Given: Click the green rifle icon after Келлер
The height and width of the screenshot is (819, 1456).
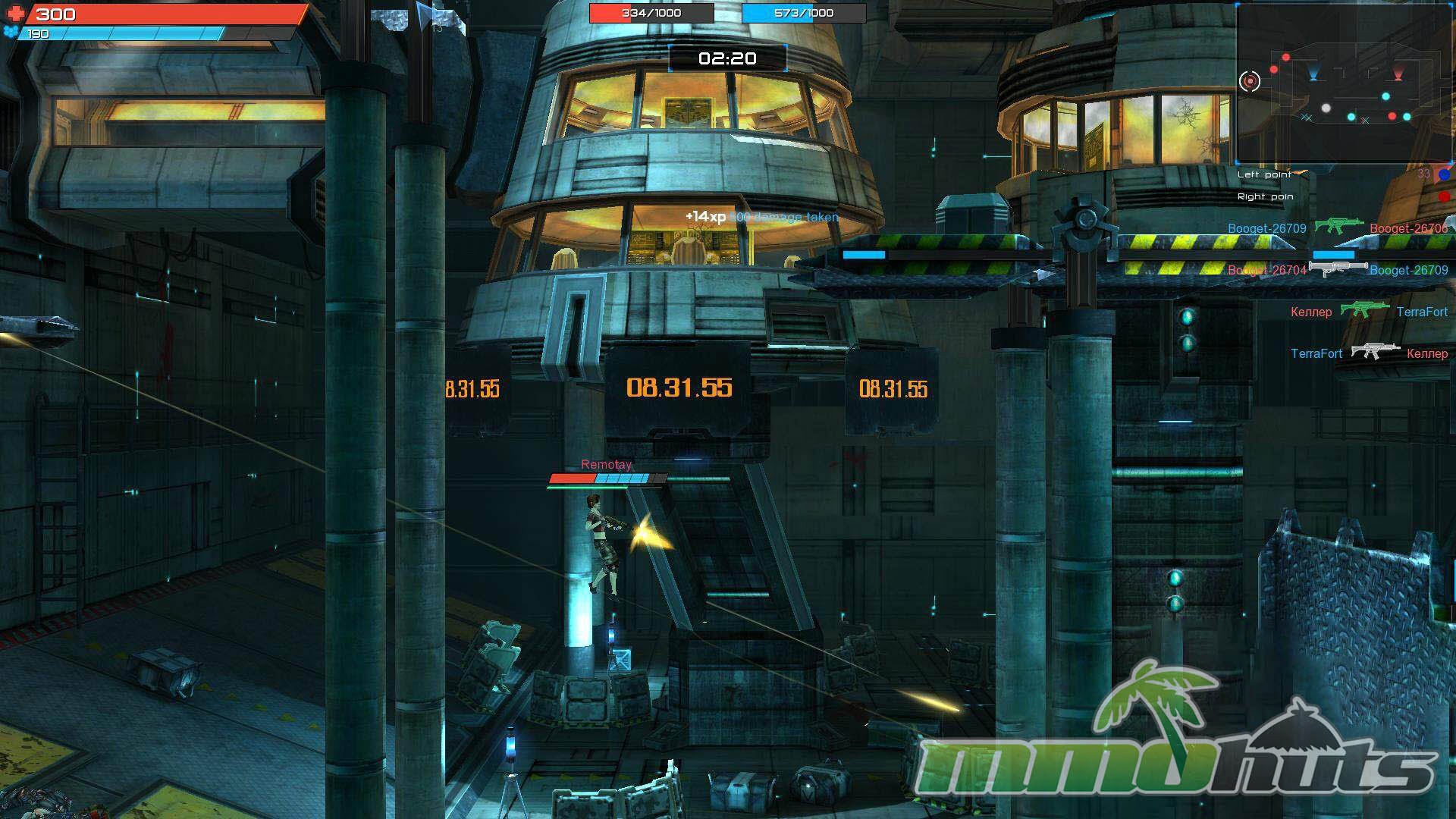Looking at the screenshot, I should 1364,309.
